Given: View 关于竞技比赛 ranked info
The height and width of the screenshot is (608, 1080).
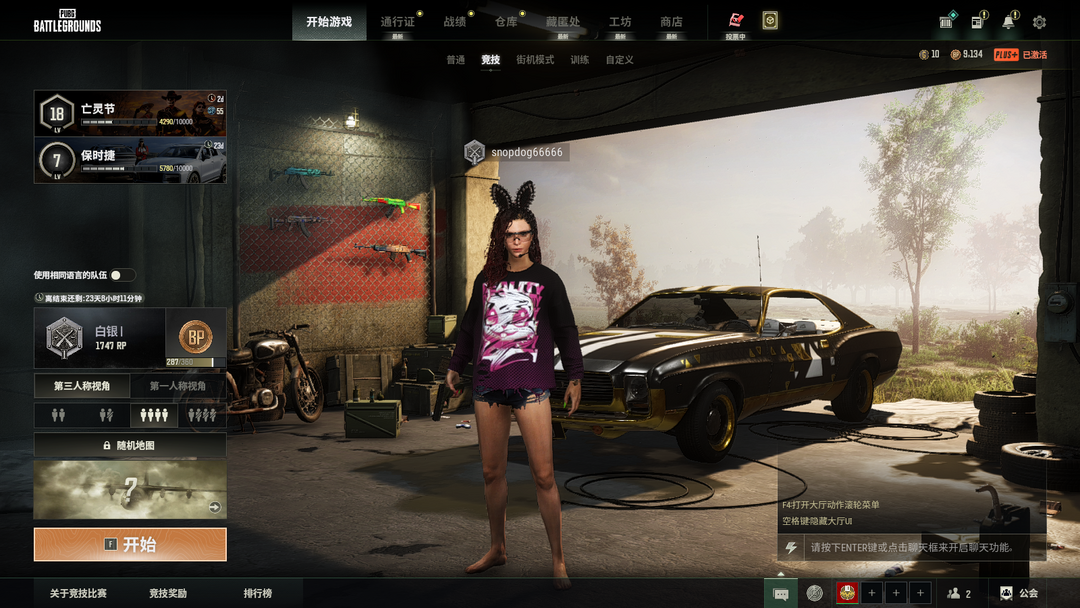Looking at the screenshot, I should click(78, 593).
